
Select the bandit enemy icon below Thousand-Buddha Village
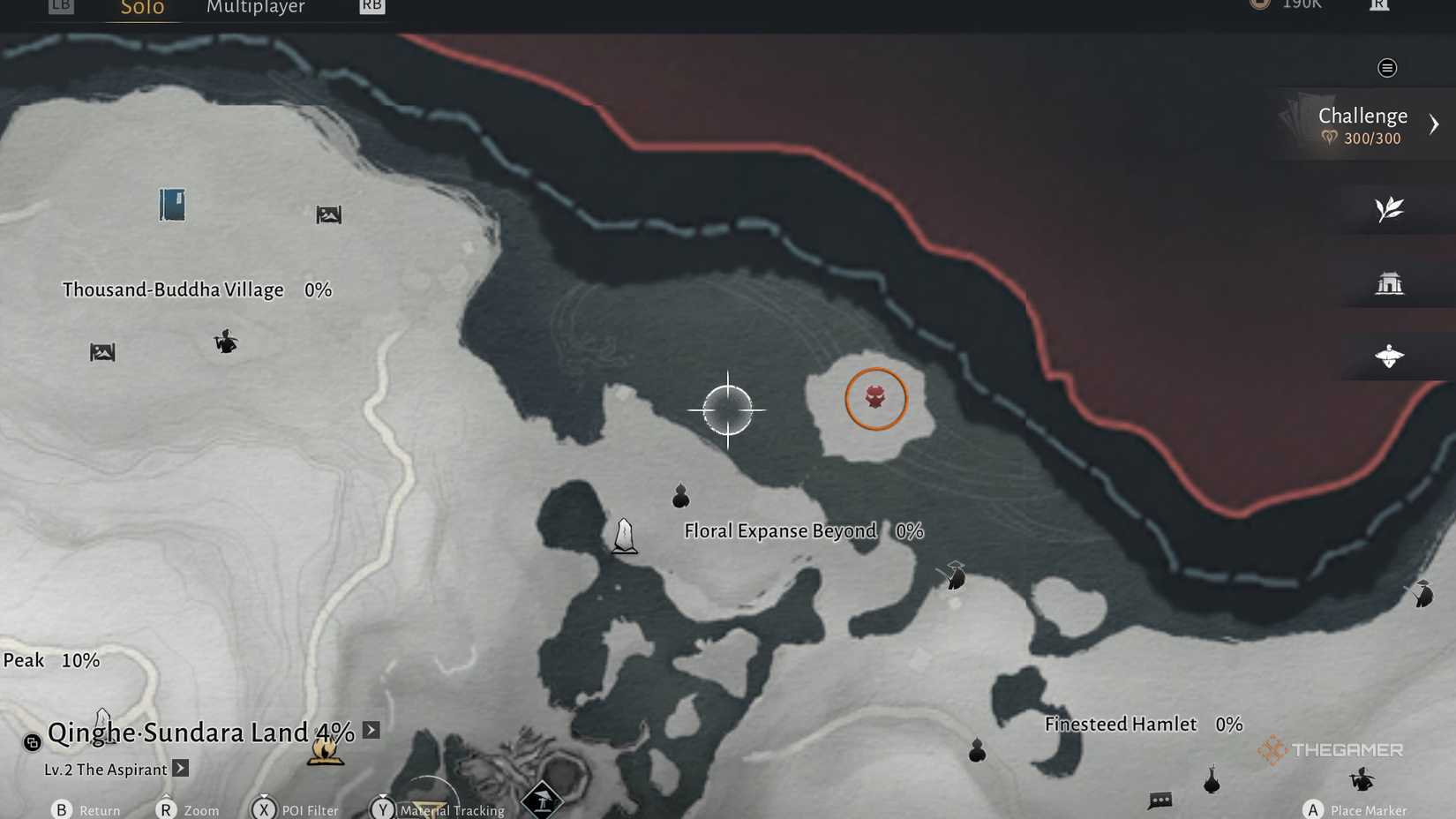pos(226,342)
